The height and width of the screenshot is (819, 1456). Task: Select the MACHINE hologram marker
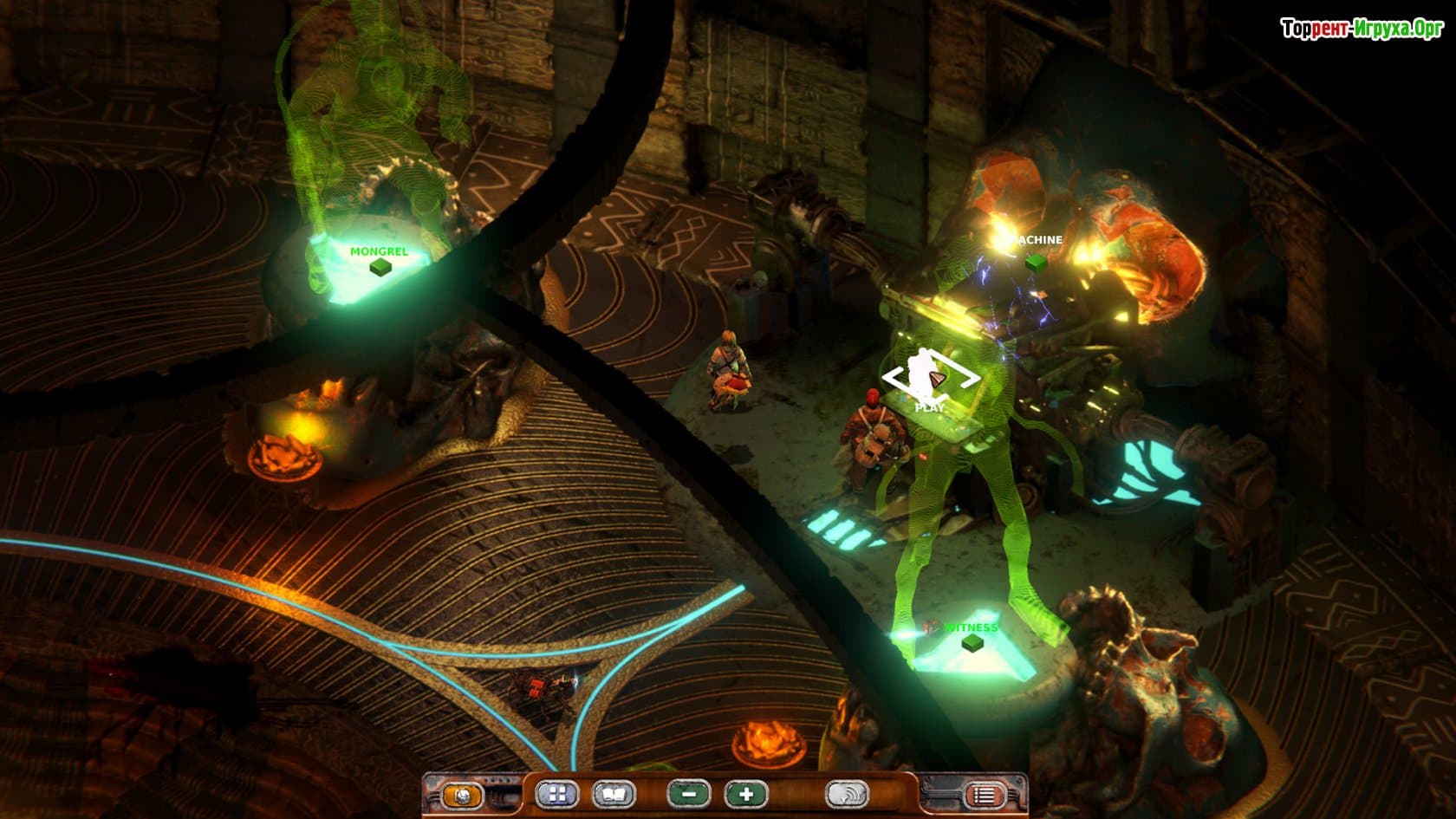click(x=1033, y=260)
